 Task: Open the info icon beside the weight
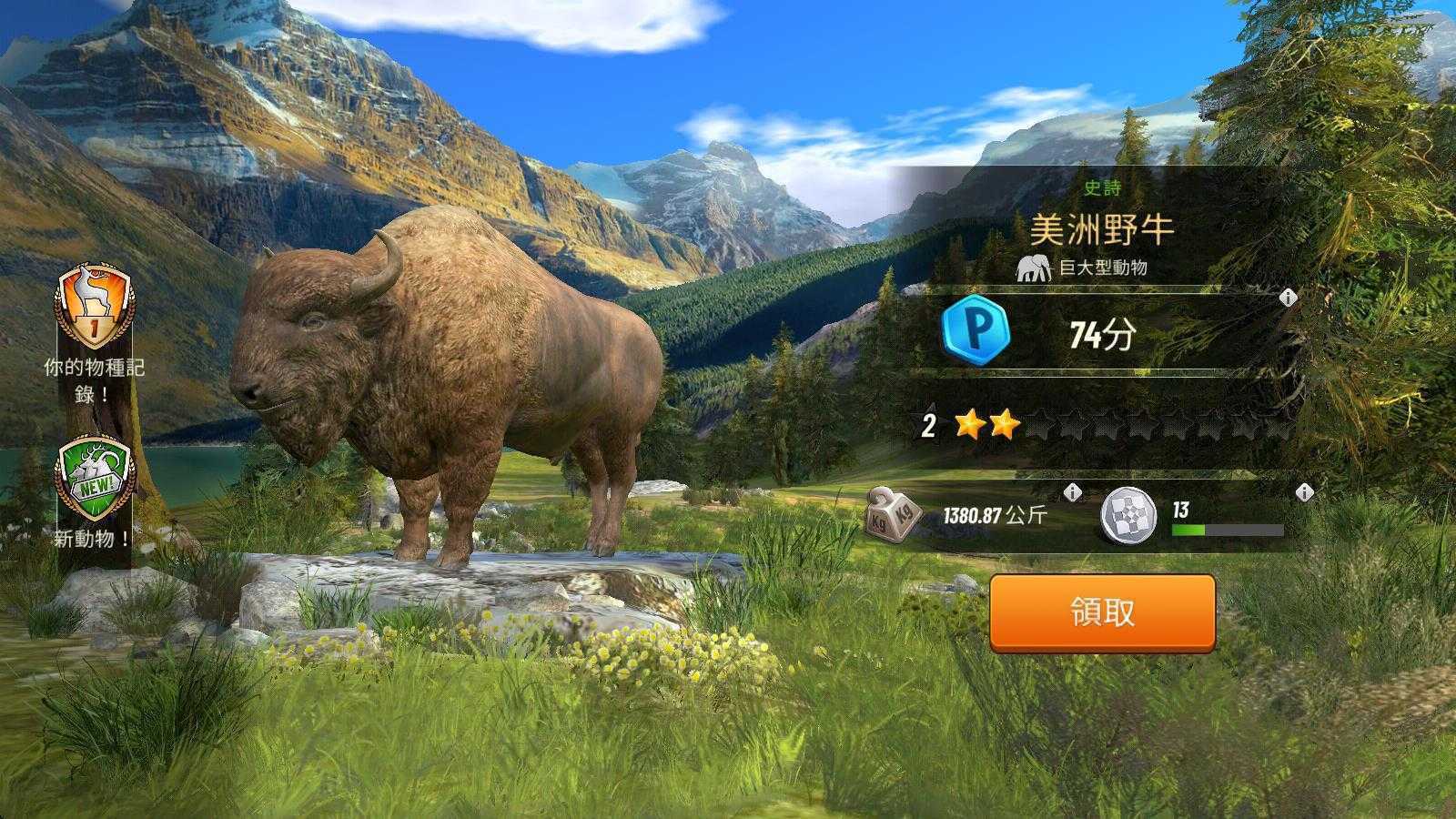1073,493
